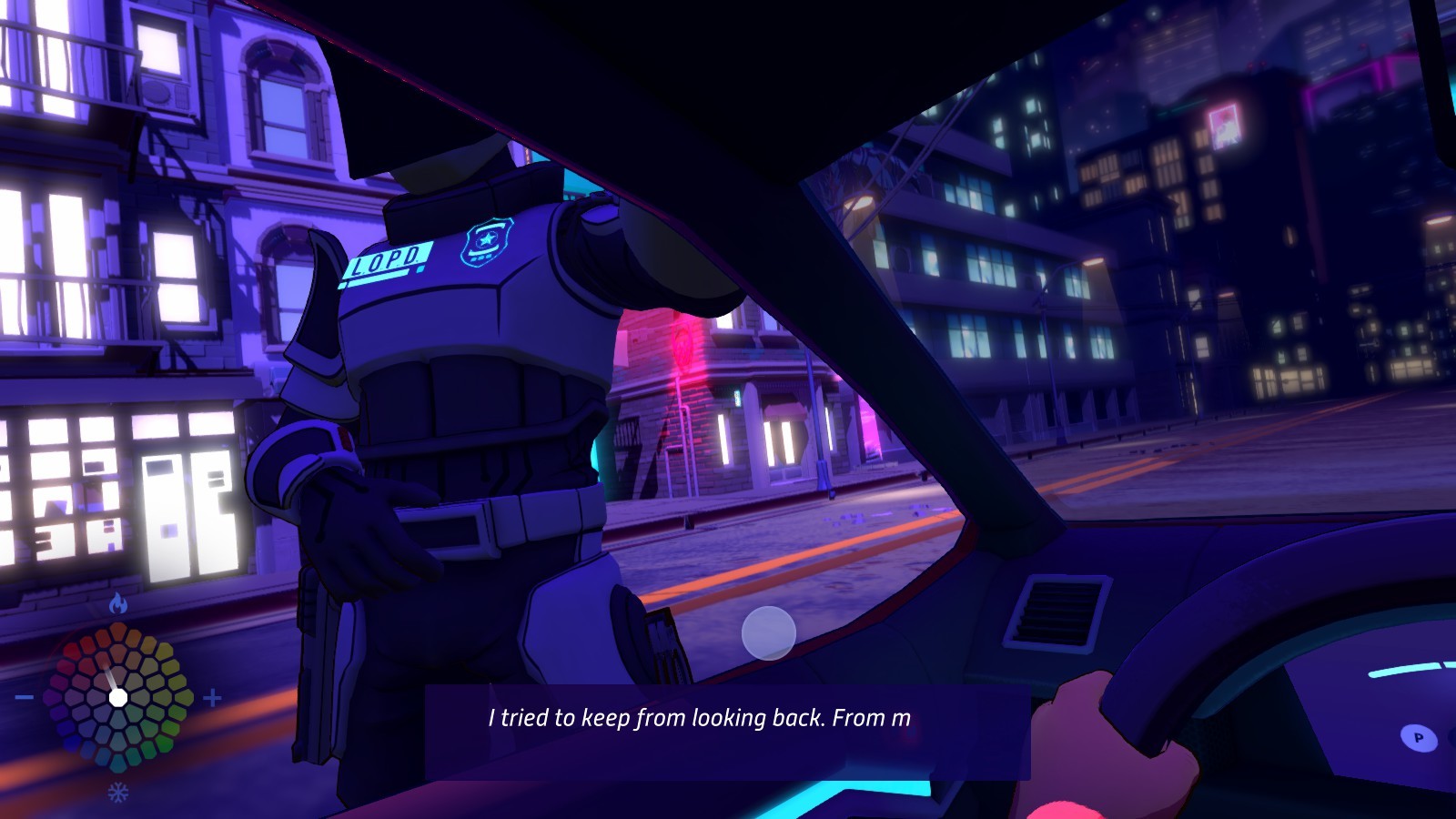Click the snowflake icon below the mood wheel

tap(117, 791)
